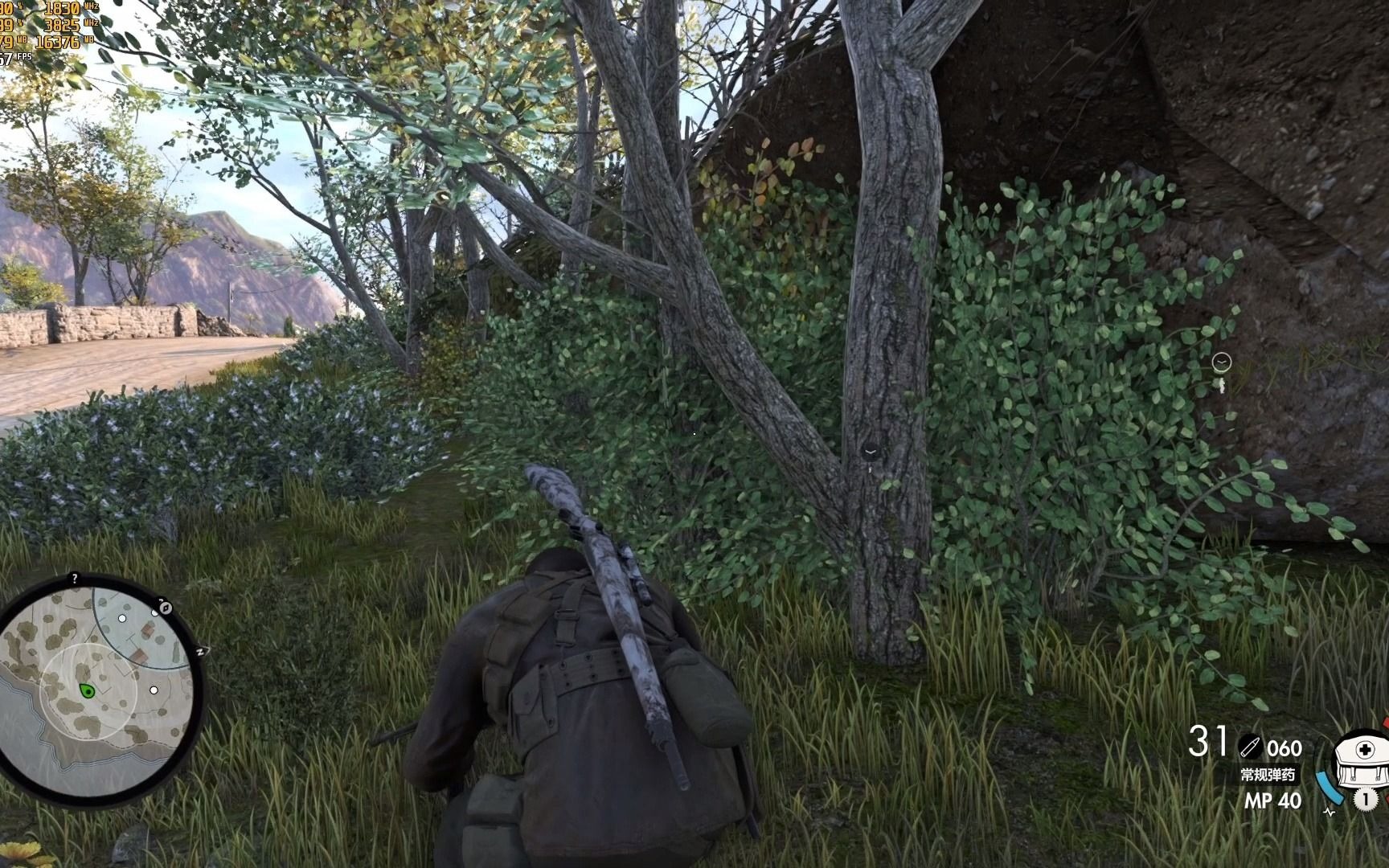Open the 常规弹药 ammo type label
This screenshot has height=868, width=1389.
[x=1268, y=776]
